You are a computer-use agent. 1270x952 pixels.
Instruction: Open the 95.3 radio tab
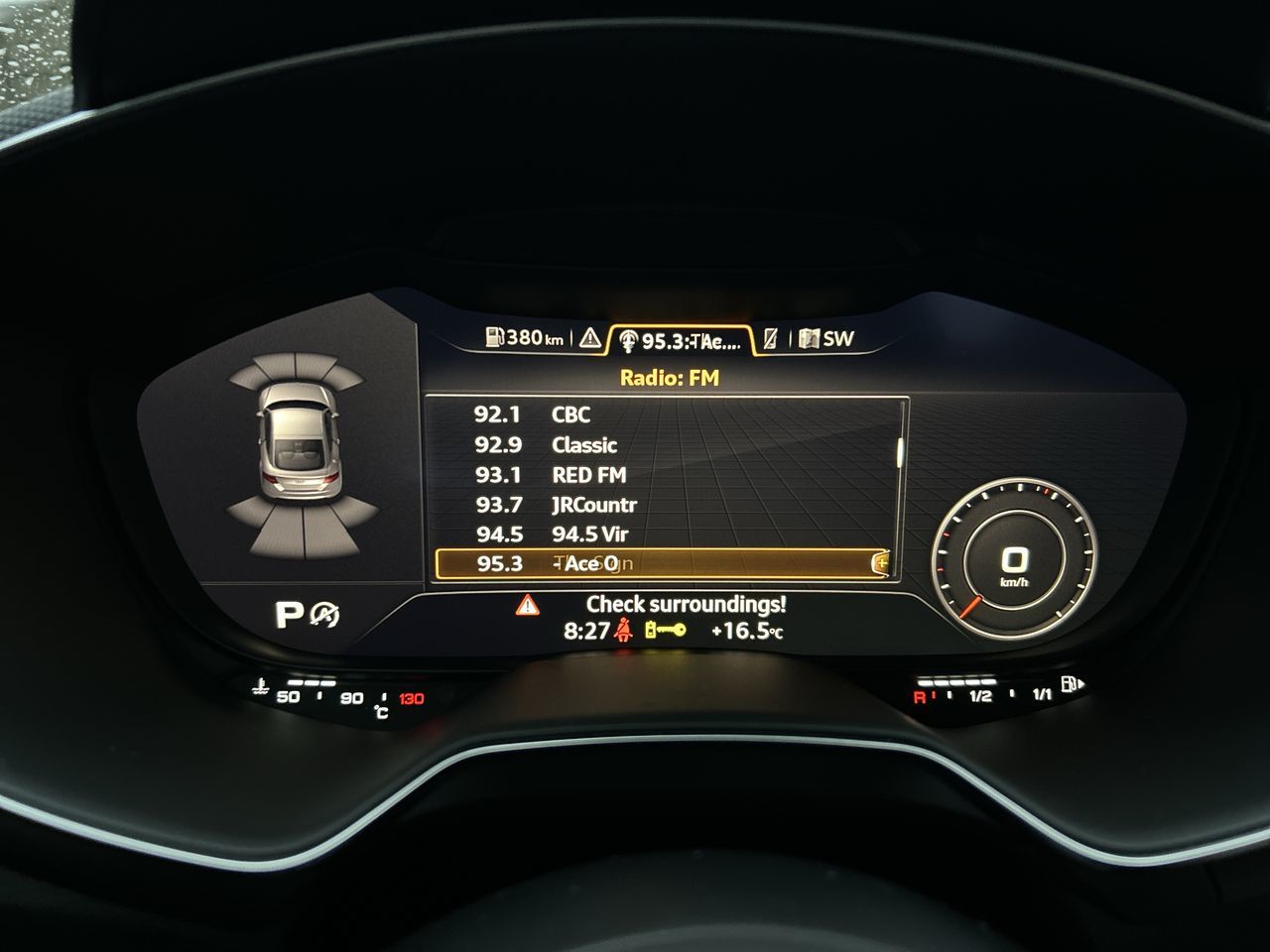(680, 340)
